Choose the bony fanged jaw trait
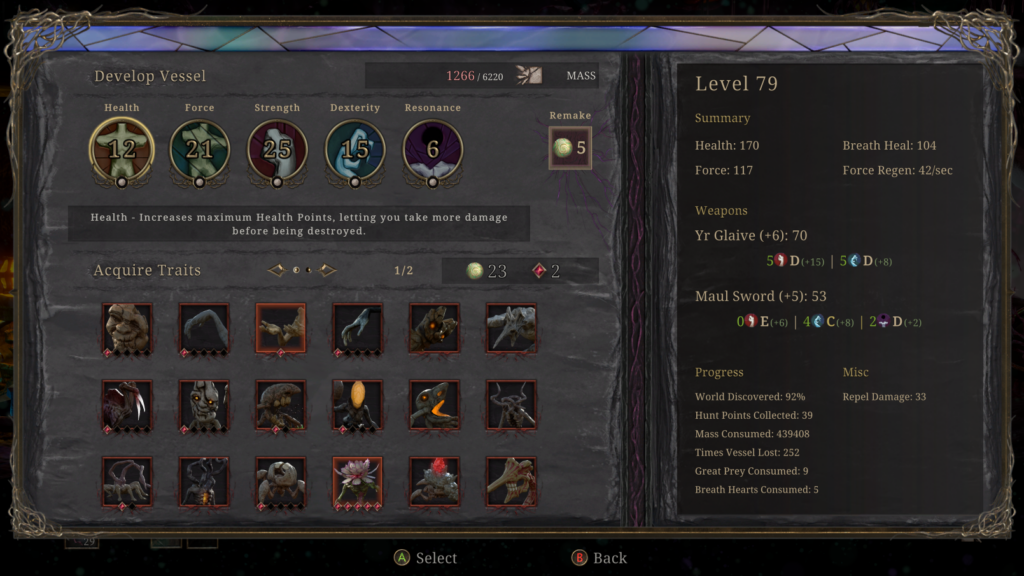 (511, 481)
